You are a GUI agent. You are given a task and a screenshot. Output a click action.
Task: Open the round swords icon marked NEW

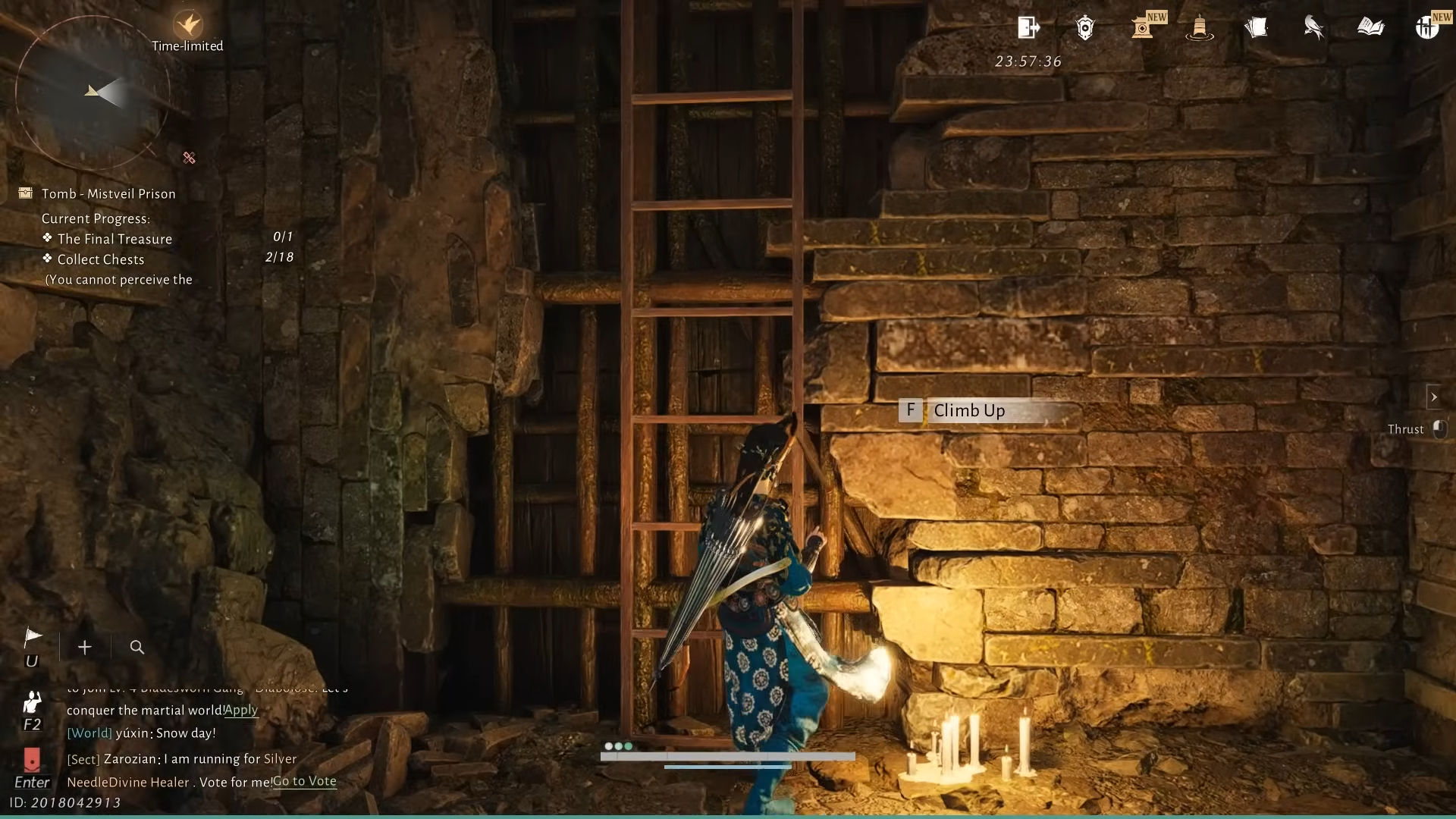[1427, 28]
